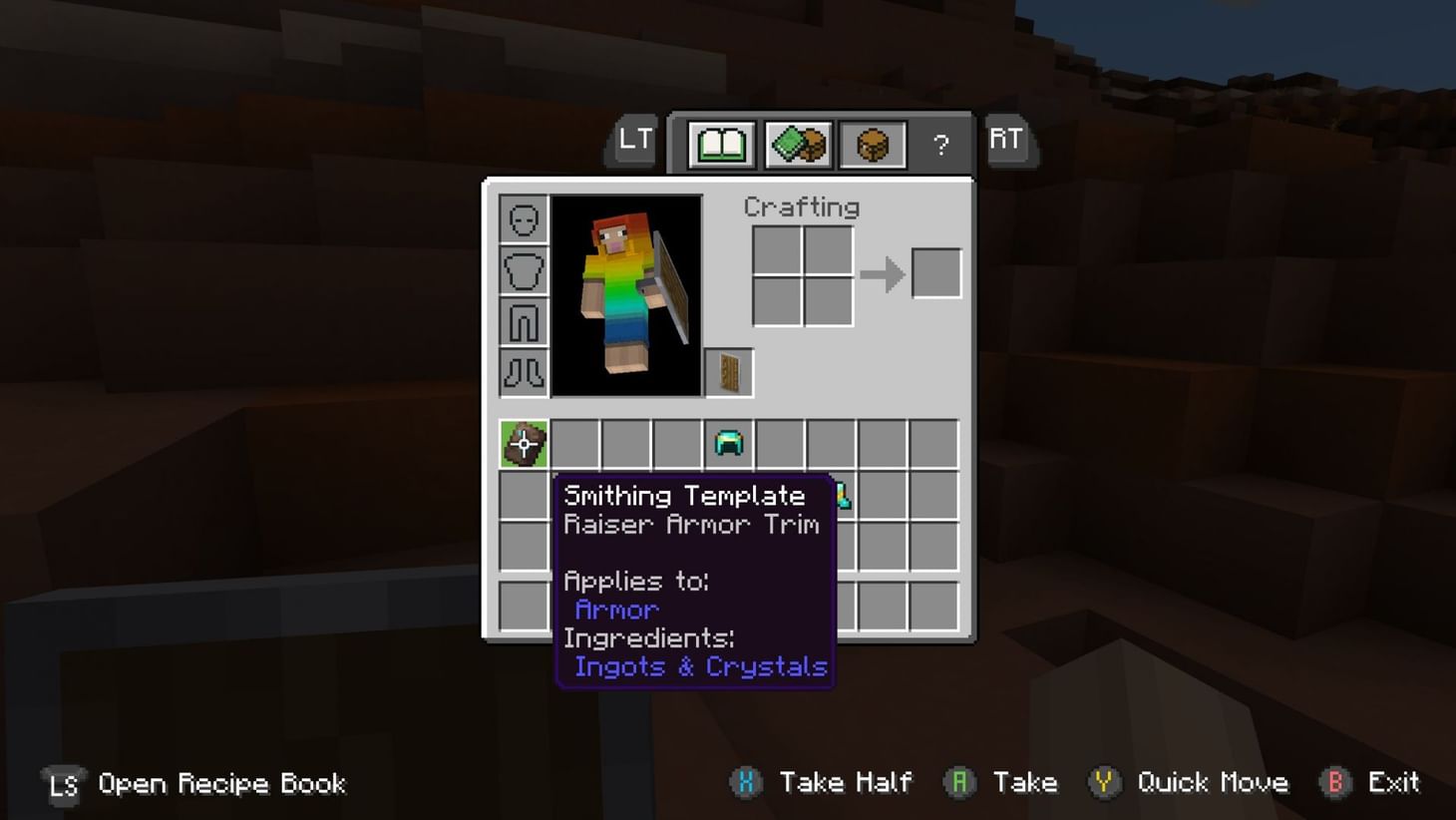Select the helmet armor slot
The height and width of the screenshot is (820, 1456).
(523, 218)
